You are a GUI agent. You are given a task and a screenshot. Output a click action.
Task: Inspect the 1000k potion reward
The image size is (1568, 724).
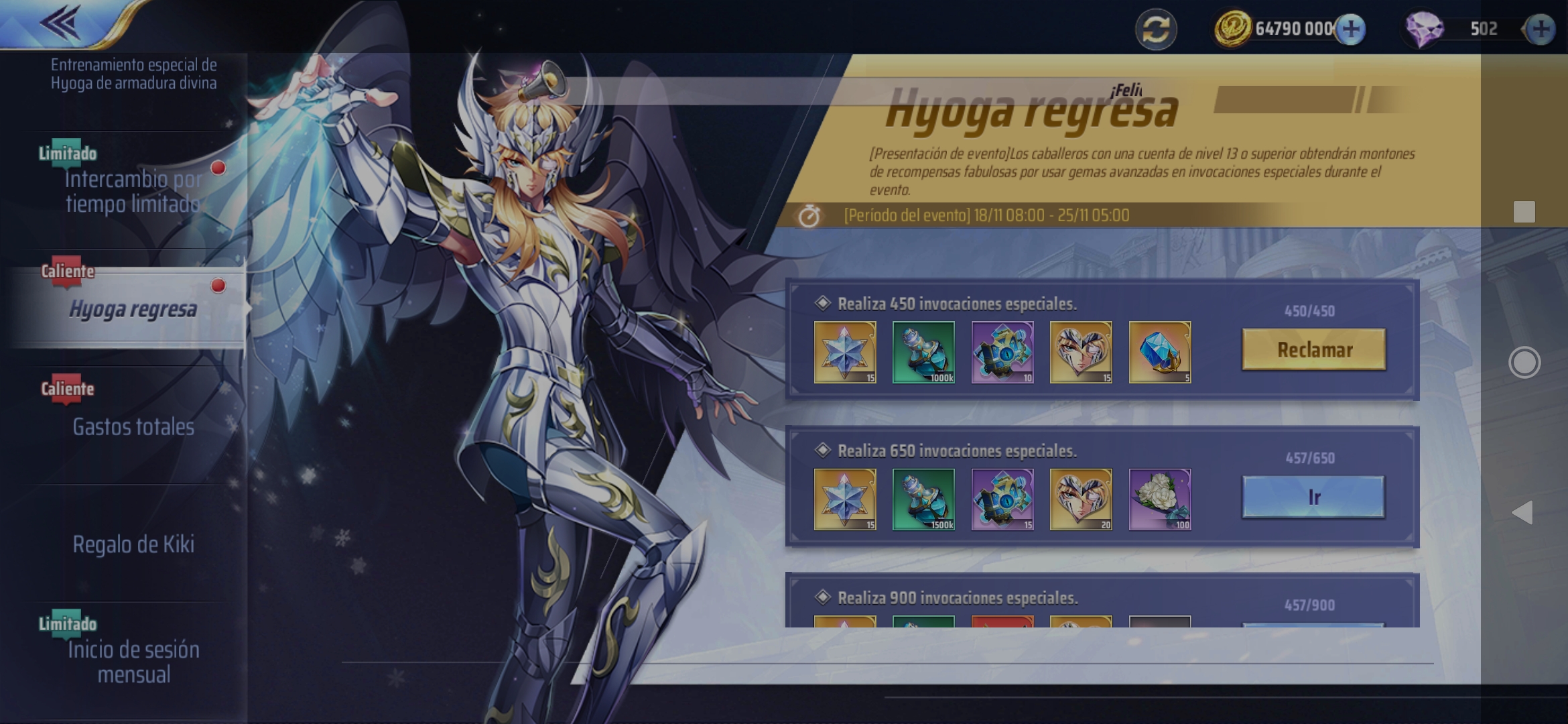point(923,352)
